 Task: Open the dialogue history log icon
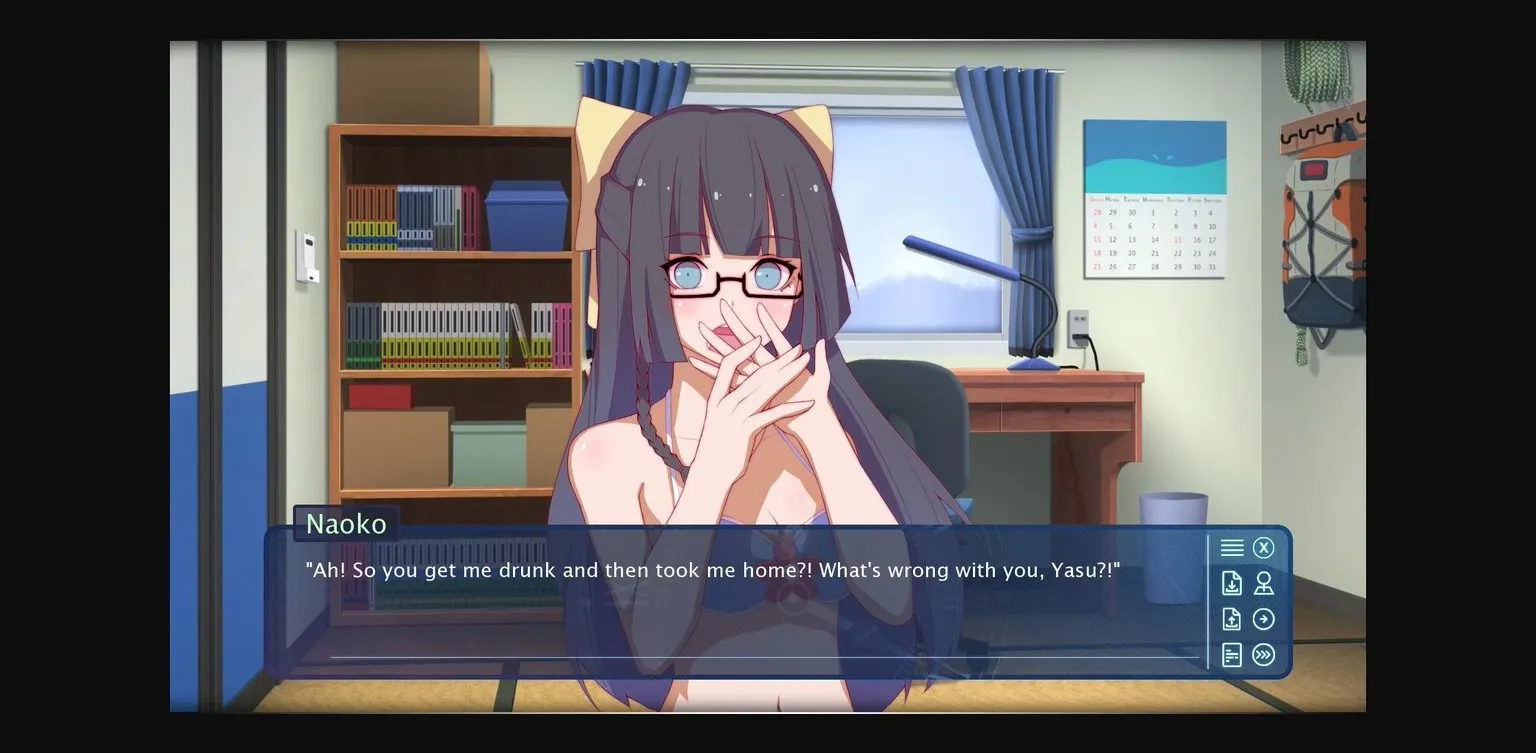(1231, 655)
